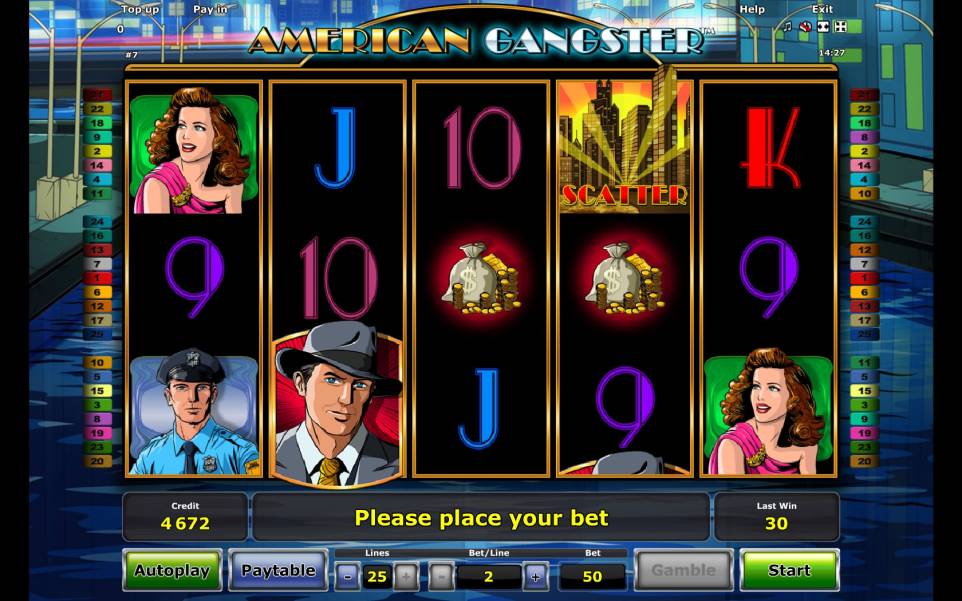Enable Autoplay mode
This screenshot has width=962, height=601.
172,571
